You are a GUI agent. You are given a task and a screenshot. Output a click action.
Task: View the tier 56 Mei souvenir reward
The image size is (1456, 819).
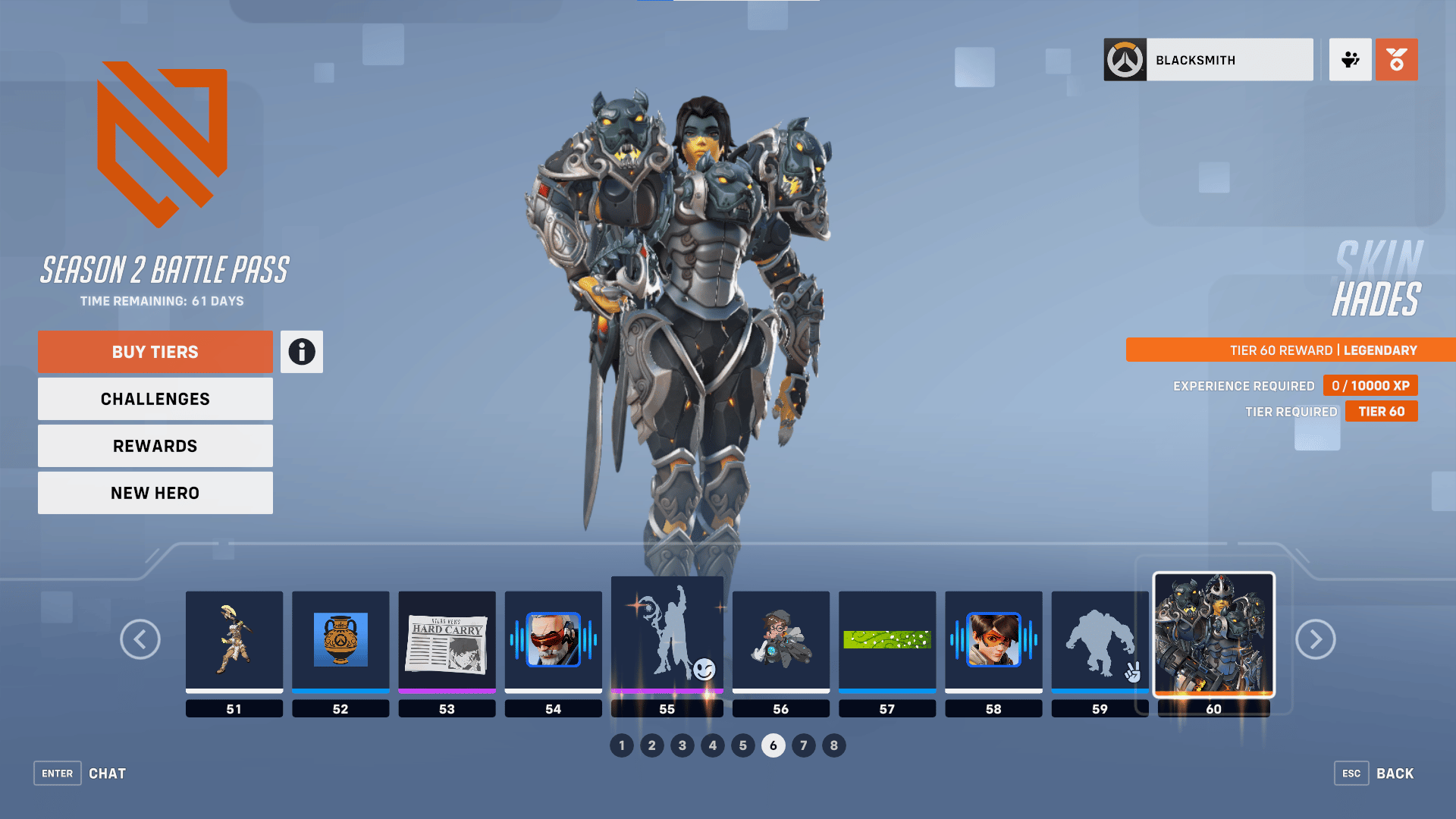click(x=780, y=641)
